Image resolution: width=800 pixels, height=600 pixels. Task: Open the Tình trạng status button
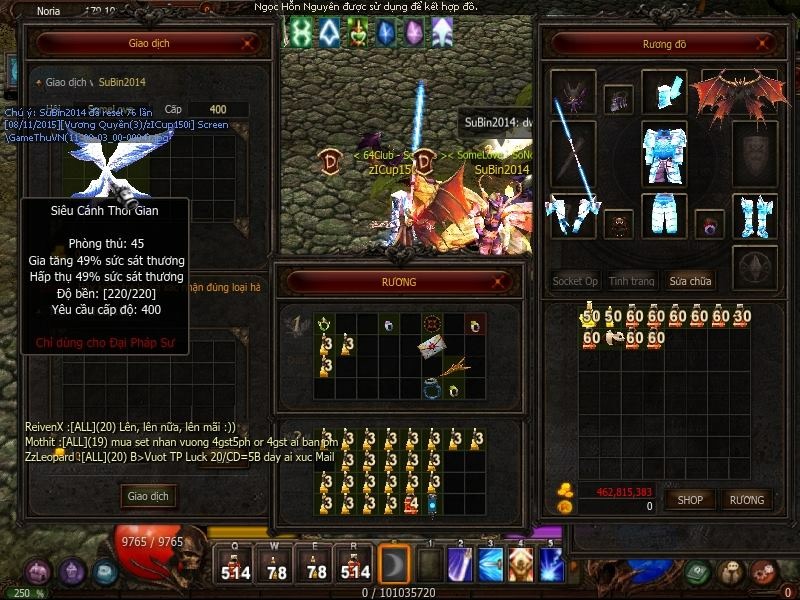click(632, 281)
